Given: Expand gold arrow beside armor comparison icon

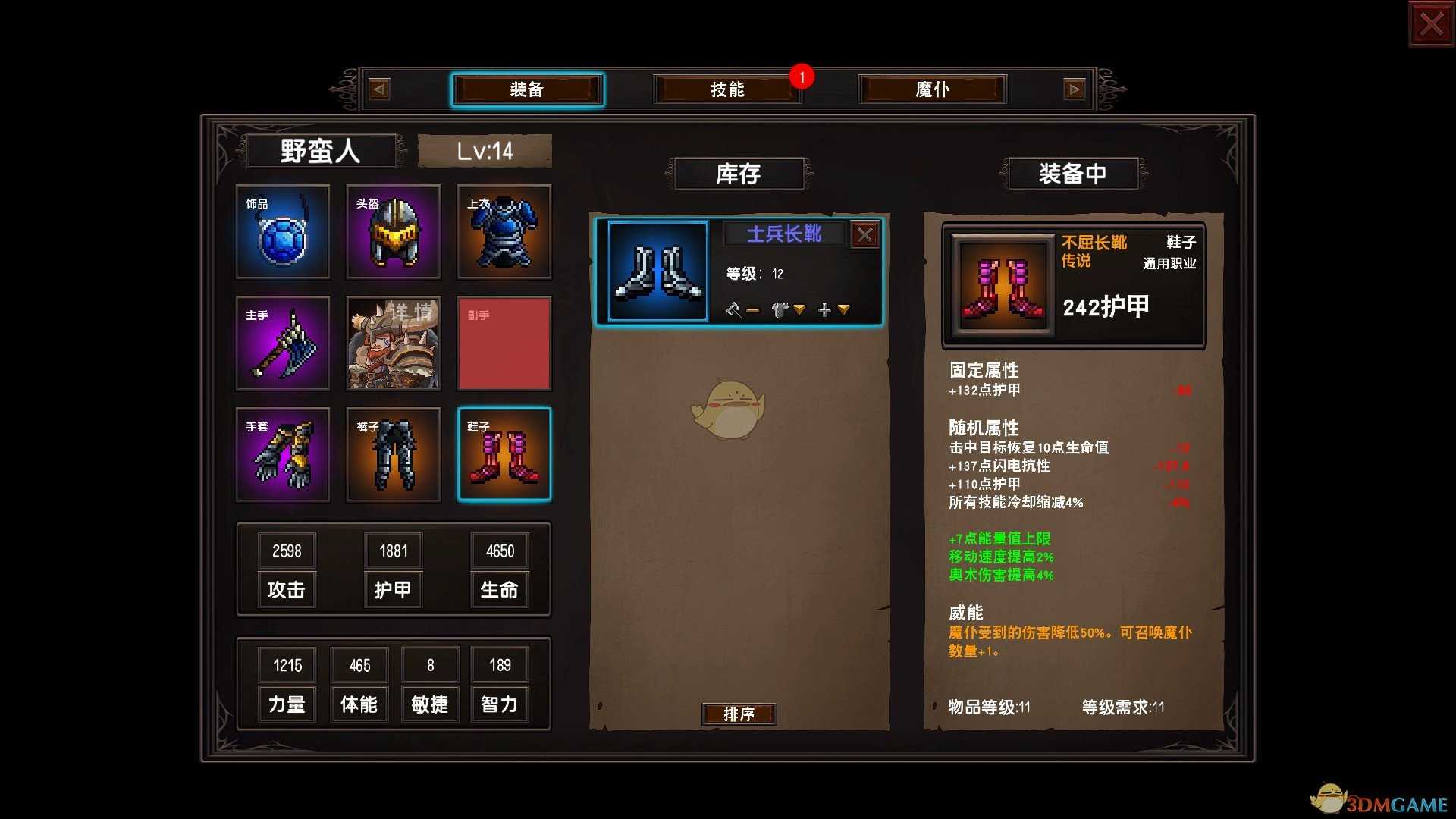Looking at the screenshot, I should click(x=800, y=310).
